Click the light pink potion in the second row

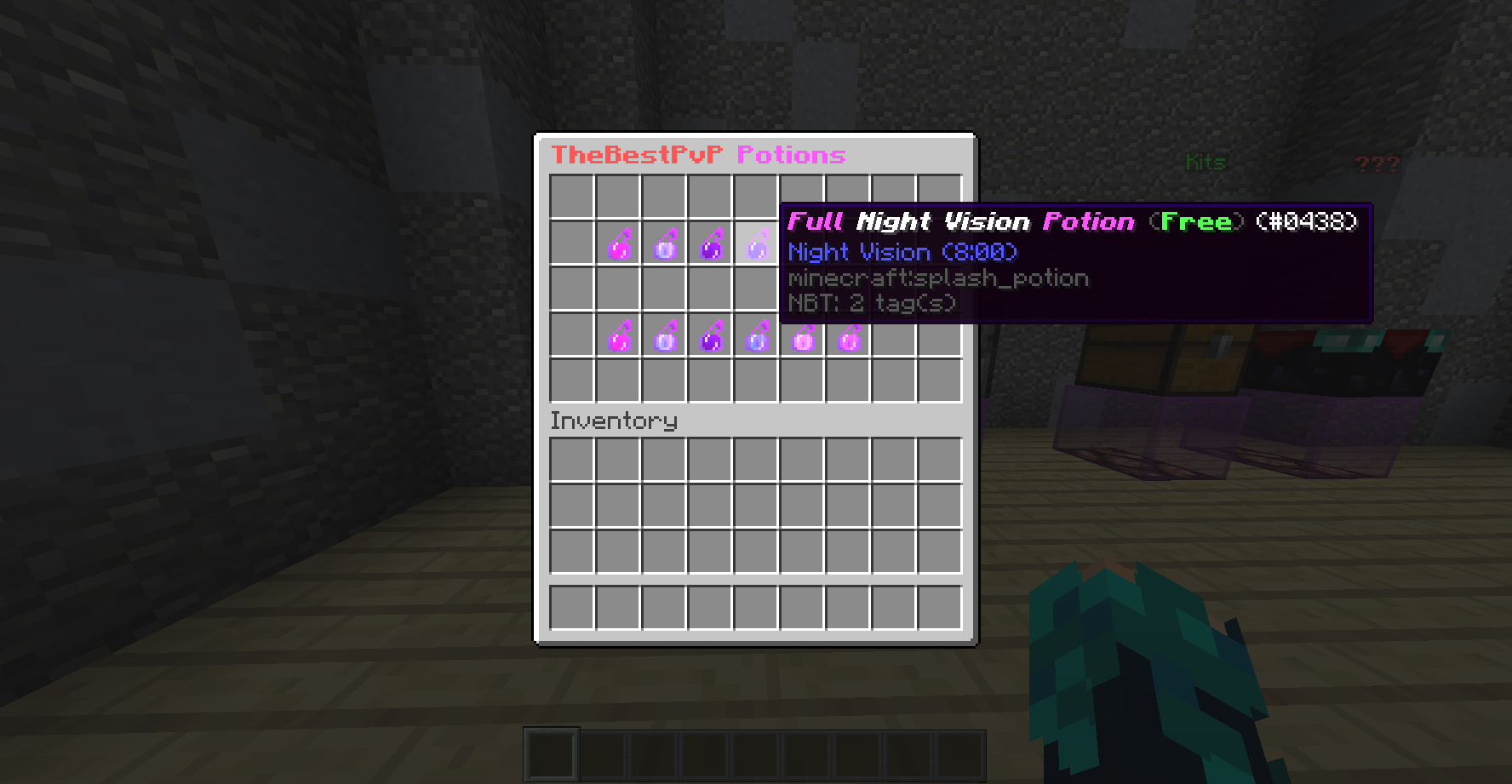(x=803, y=340)
